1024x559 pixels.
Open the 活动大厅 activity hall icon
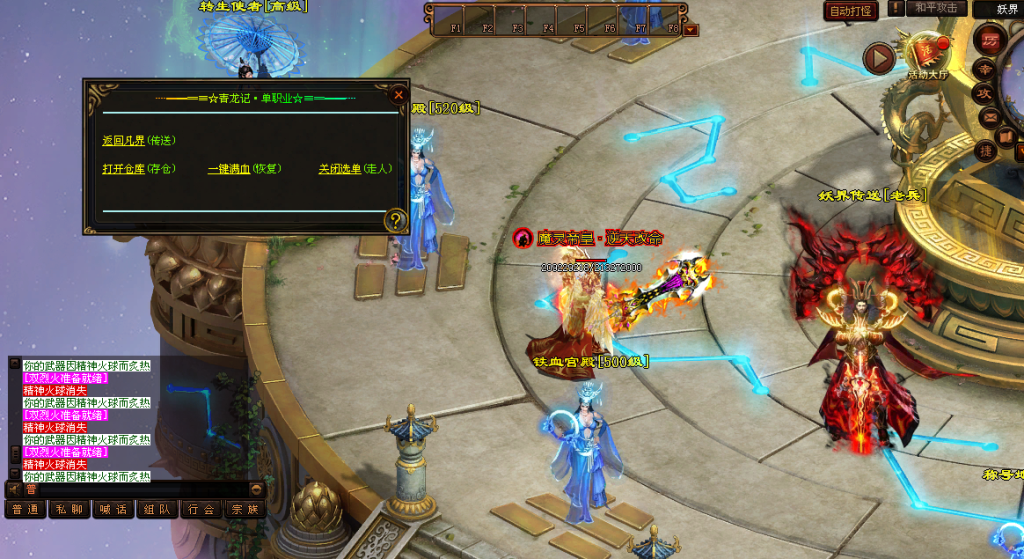tap(927, 55)
